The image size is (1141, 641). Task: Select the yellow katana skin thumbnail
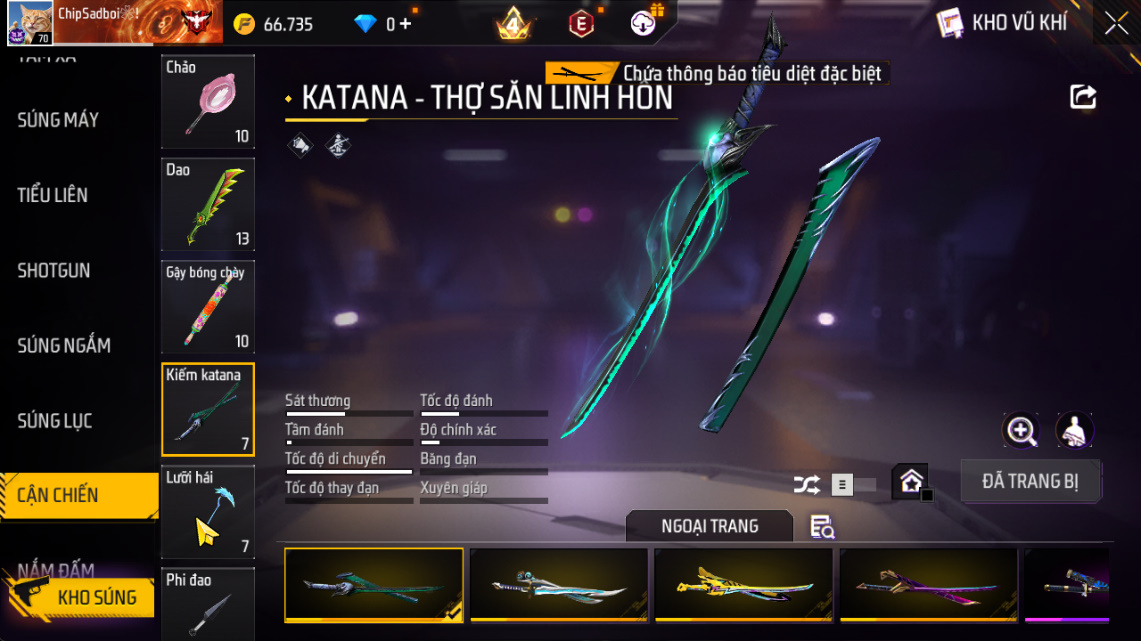(x=743, y=584)
